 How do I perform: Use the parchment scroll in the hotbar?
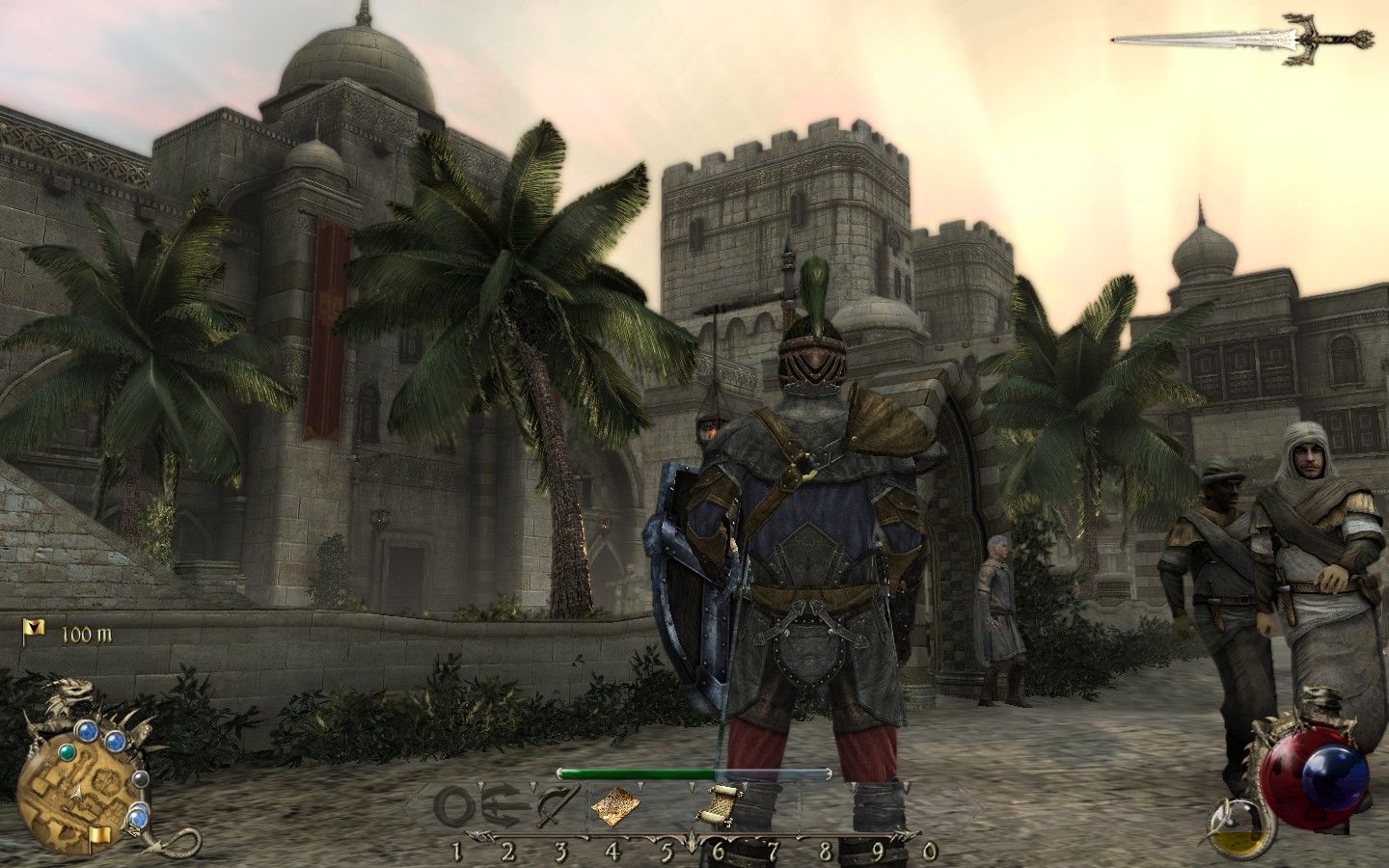point(719,802)
